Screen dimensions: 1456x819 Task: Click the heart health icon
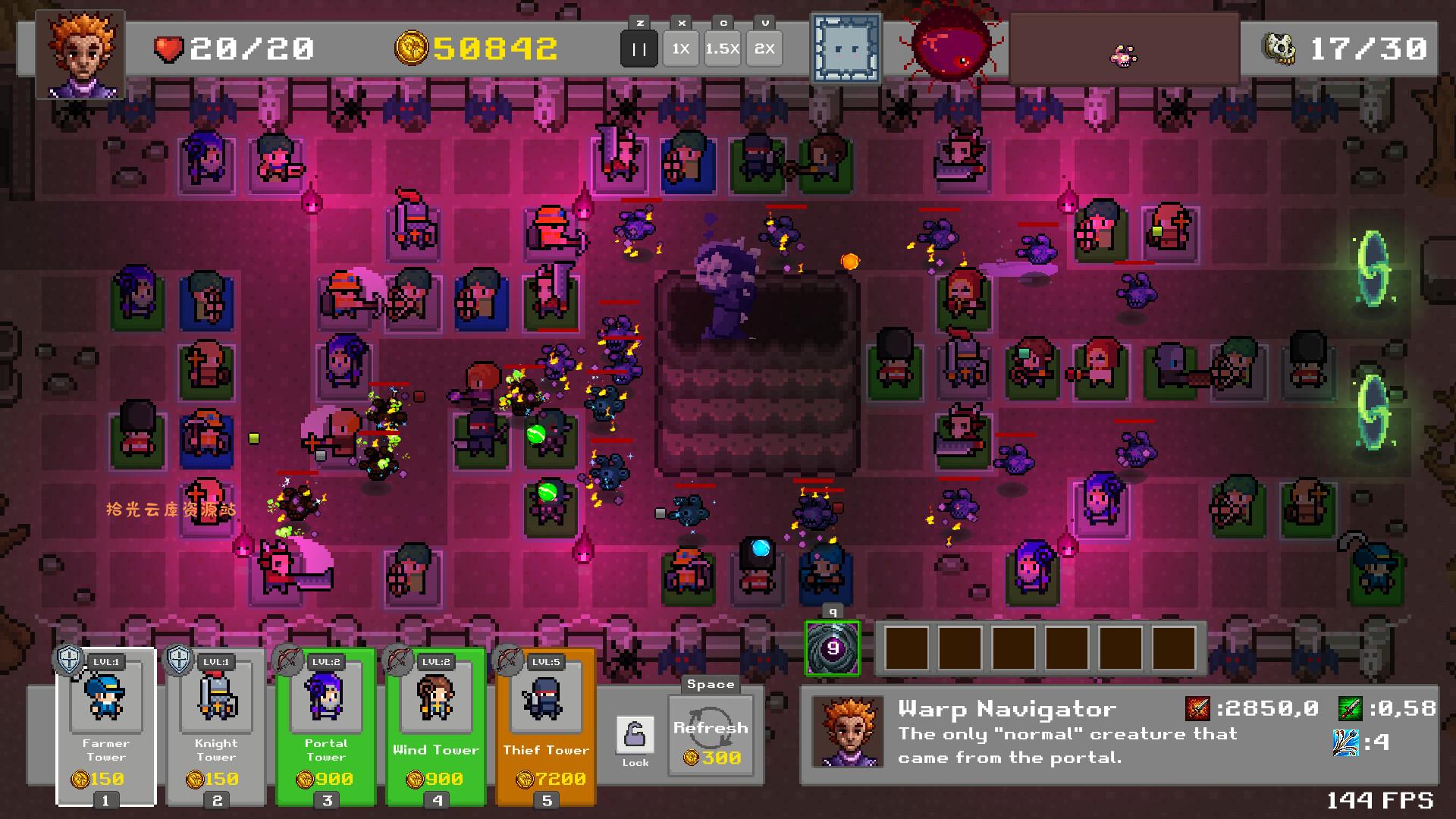[168, 49]
